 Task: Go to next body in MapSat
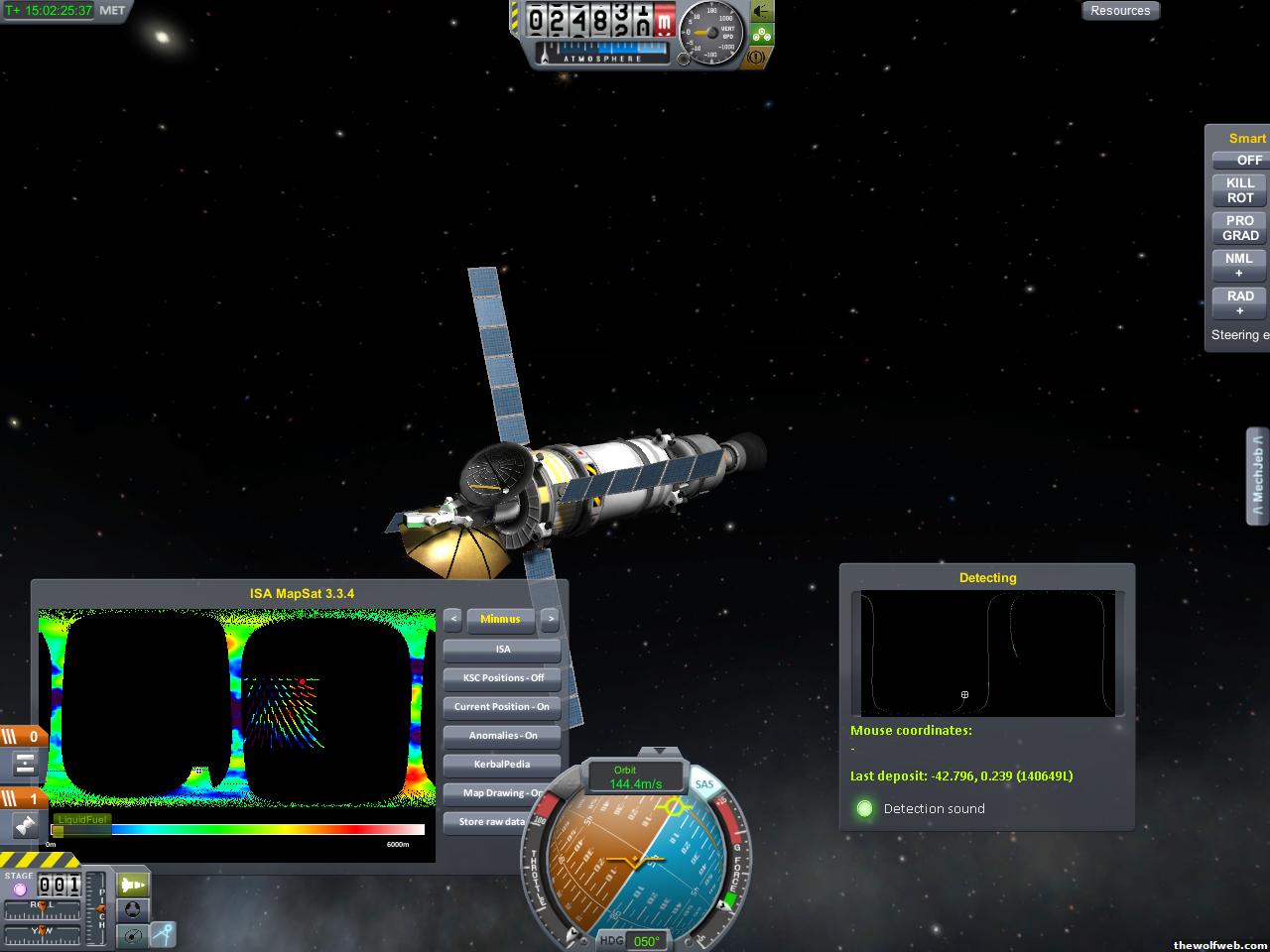[550, 619]
